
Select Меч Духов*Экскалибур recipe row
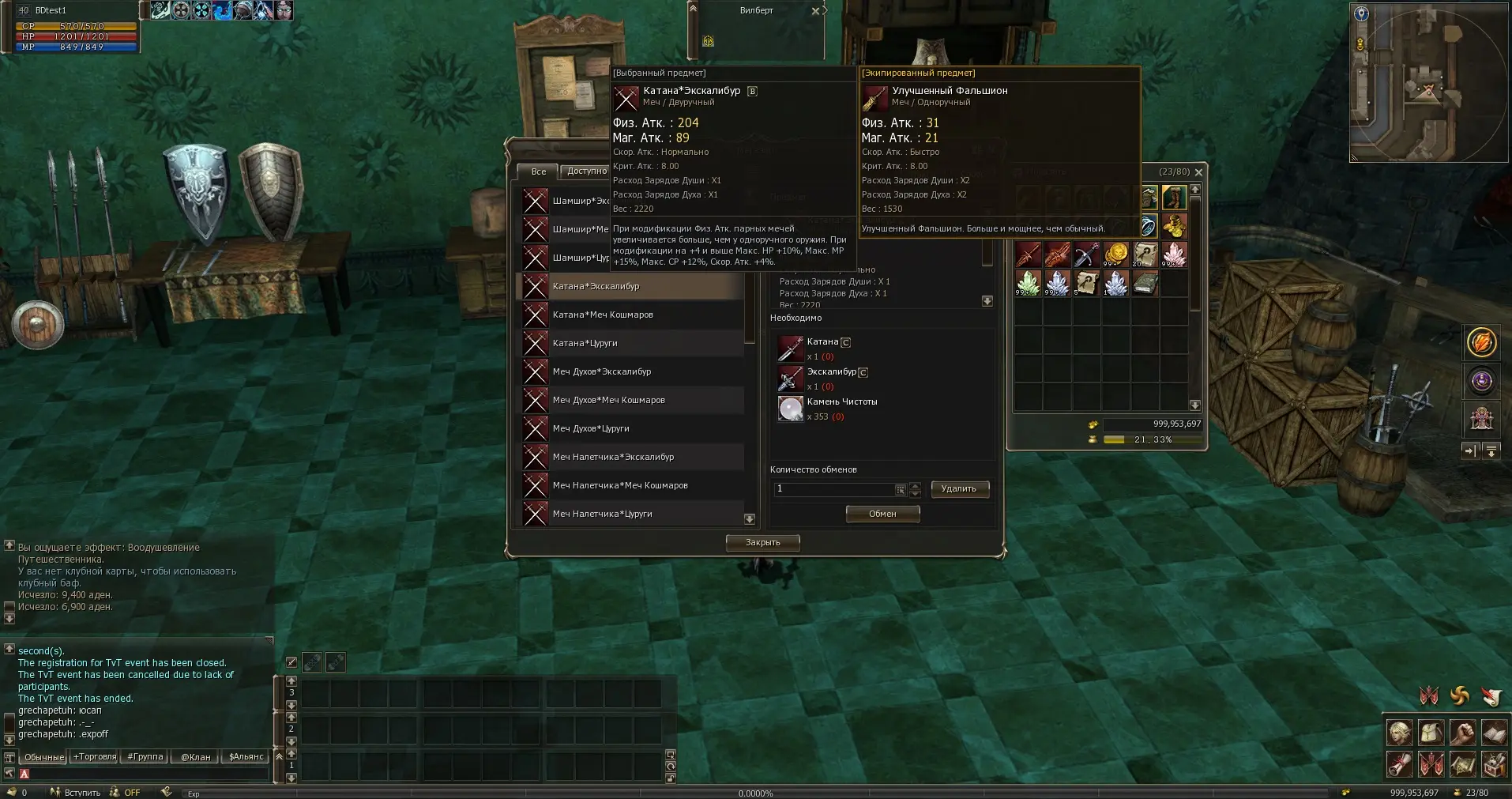pyautogui.click(x=602, y=371)
